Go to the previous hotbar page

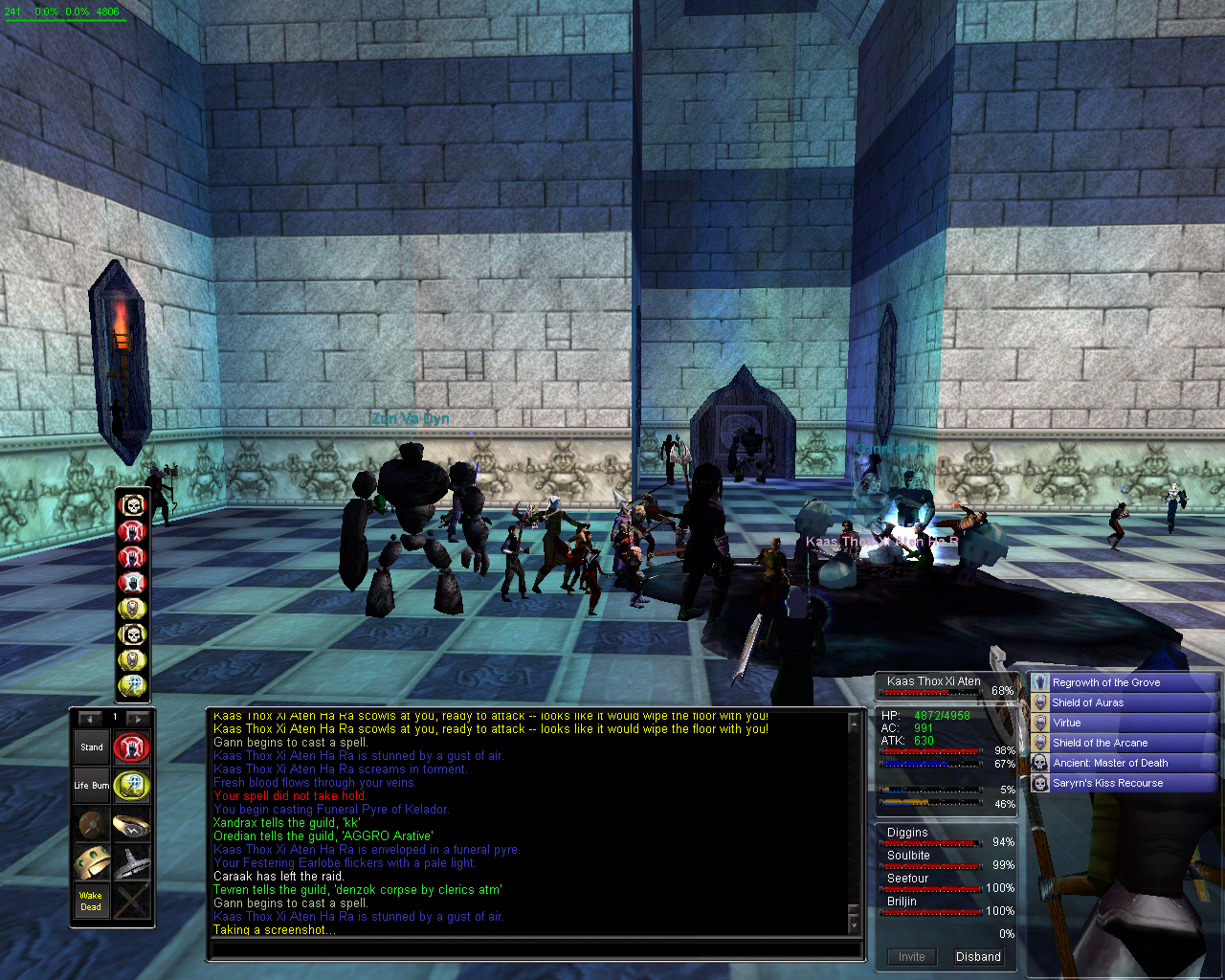pos(90,718)
